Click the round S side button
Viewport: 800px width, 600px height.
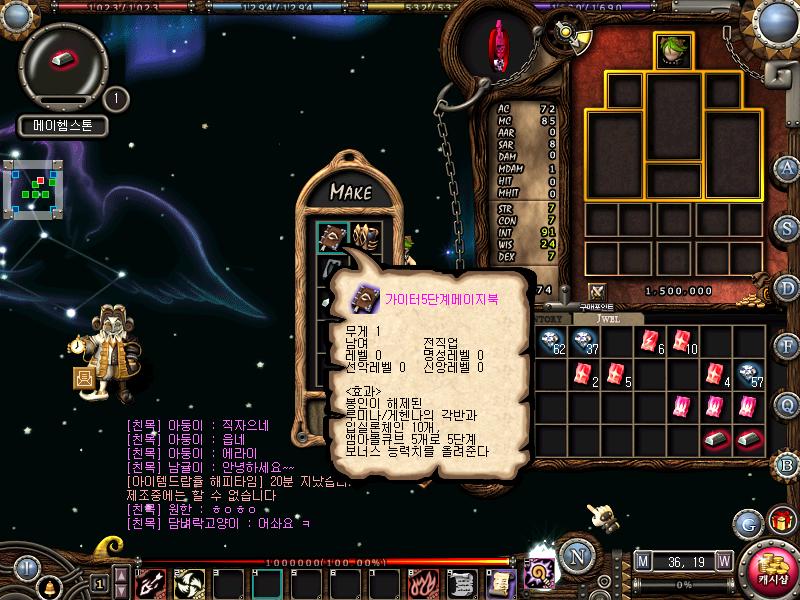(x=787, y=226)
